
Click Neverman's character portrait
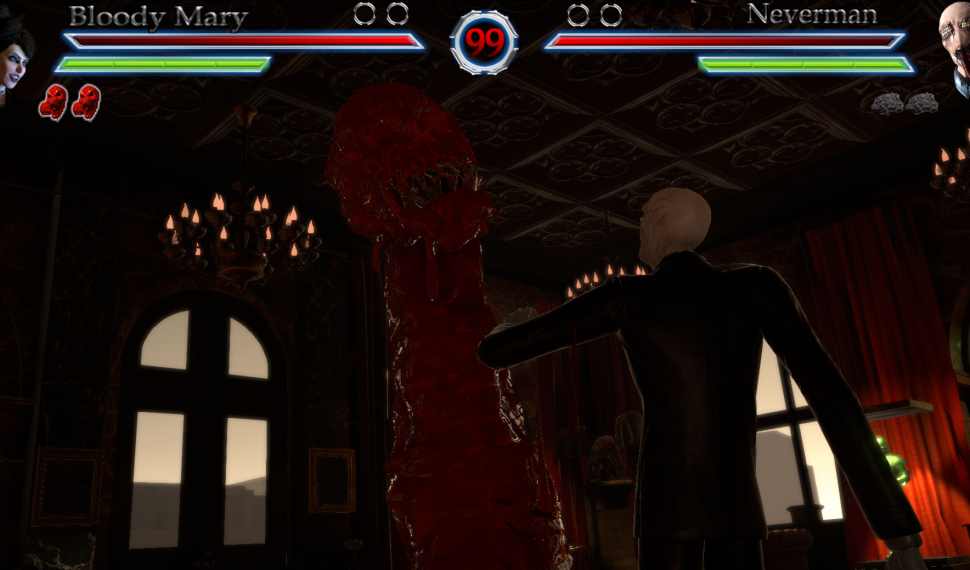tap(955, 45)
